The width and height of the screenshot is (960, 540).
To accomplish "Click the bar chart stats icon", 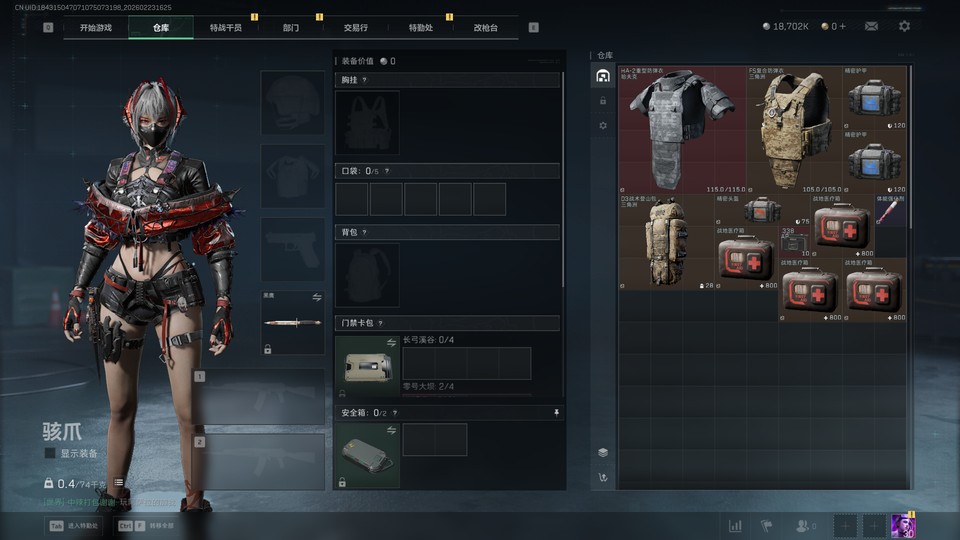I will pyautogui.click(x=735, y=526).
